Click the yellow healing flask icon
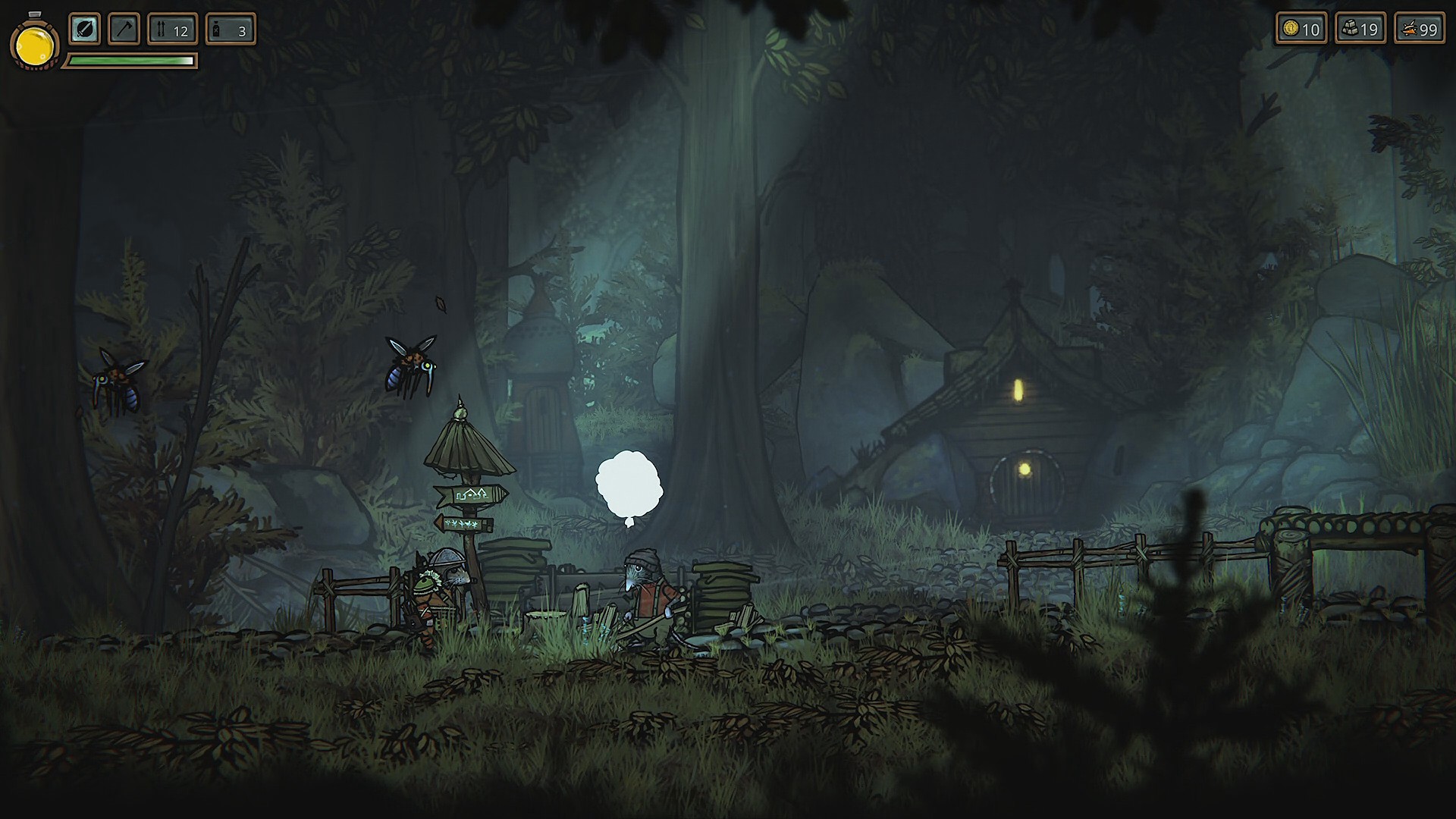This screenshot has width=1456, height=819. point(35,45)
